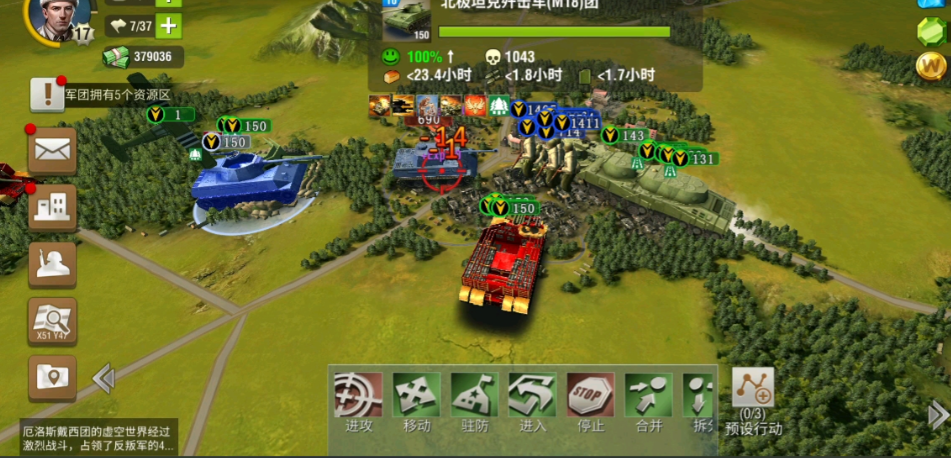
Task: Click the map location pin icon
Action: (x=52, y=377)
